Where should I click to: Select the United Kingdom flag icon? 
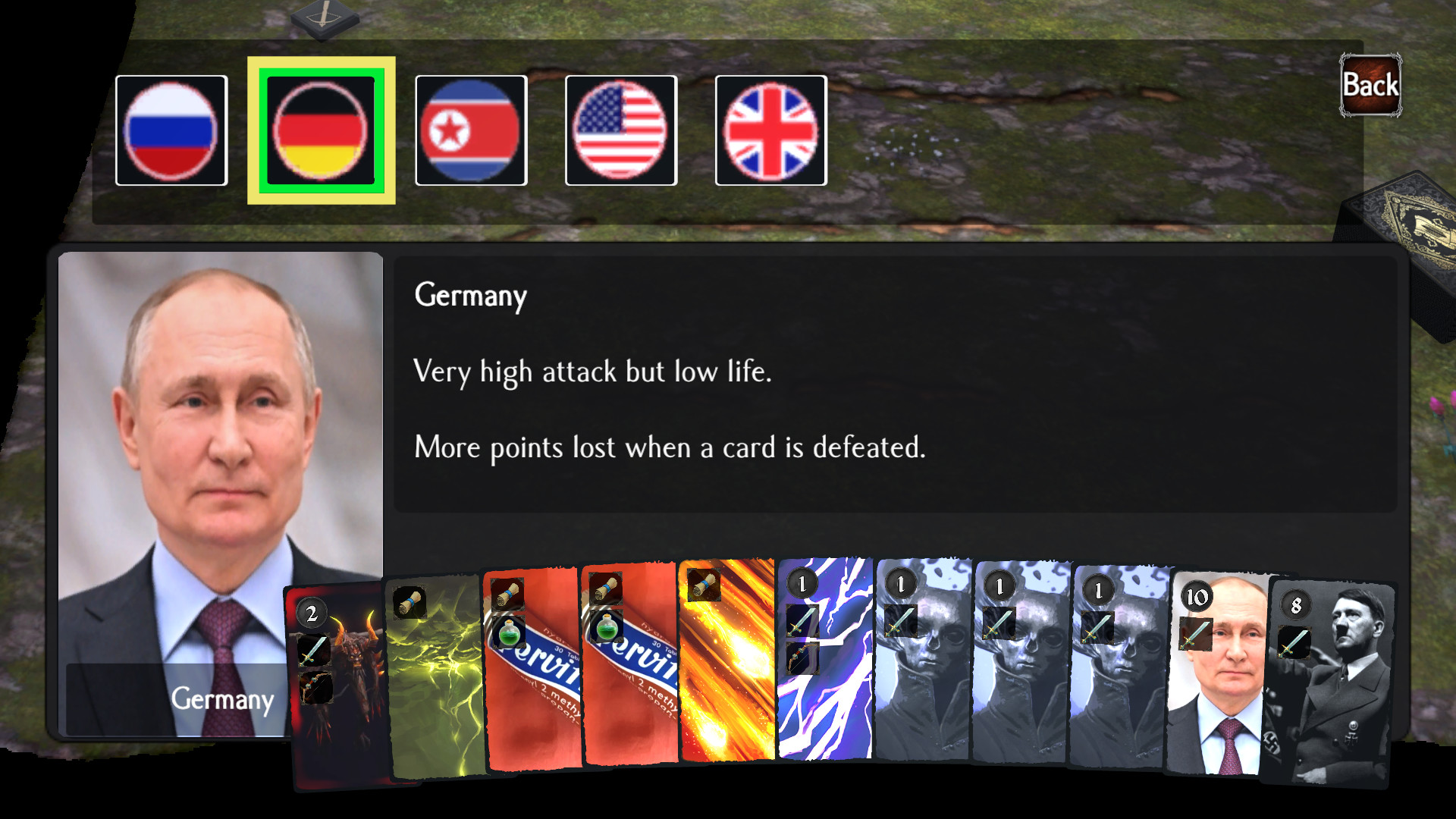[770, 129]
